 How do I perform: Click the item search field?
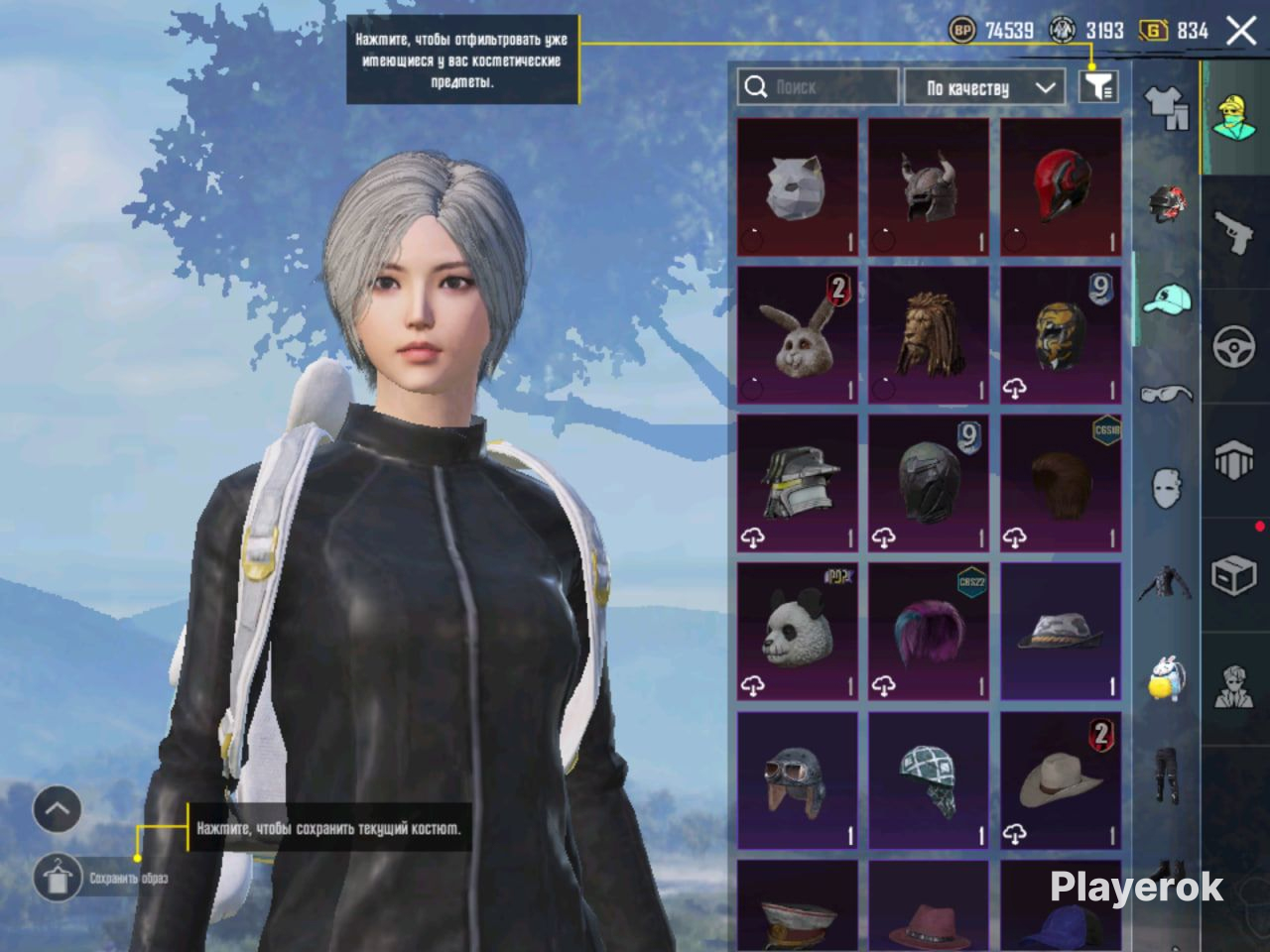[x=818, y=87]
